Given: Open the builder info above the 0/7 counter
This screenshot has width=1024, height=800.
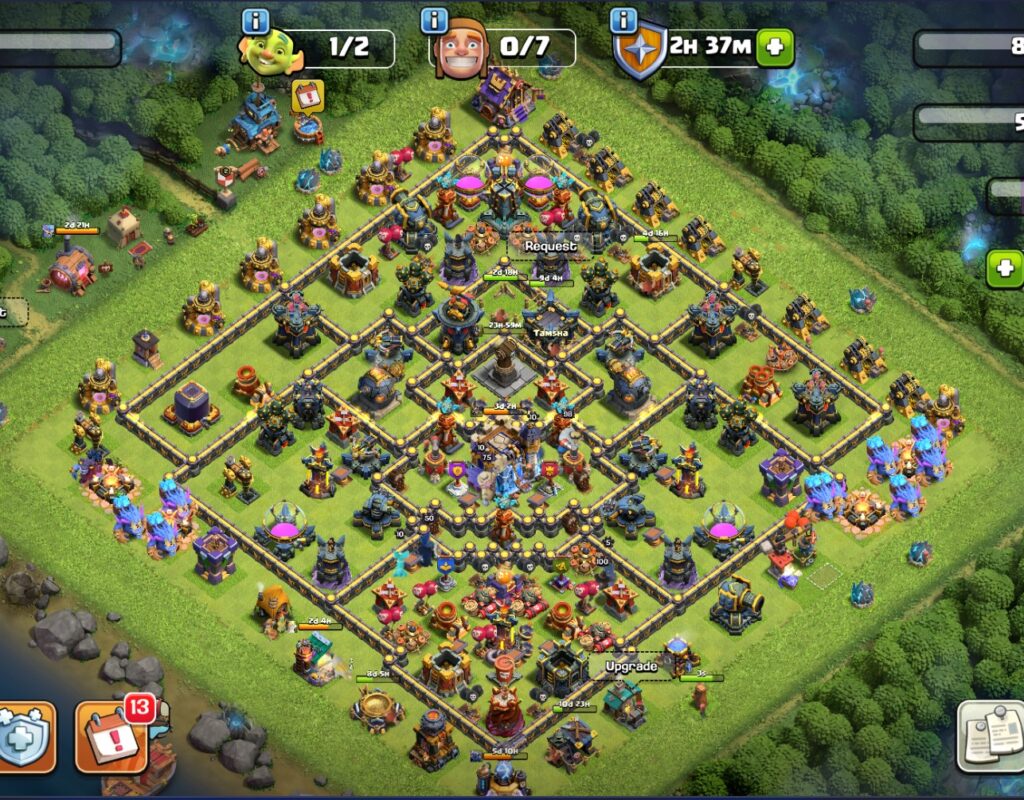Looking at the screenshot, I should click(x=434, y=20).
